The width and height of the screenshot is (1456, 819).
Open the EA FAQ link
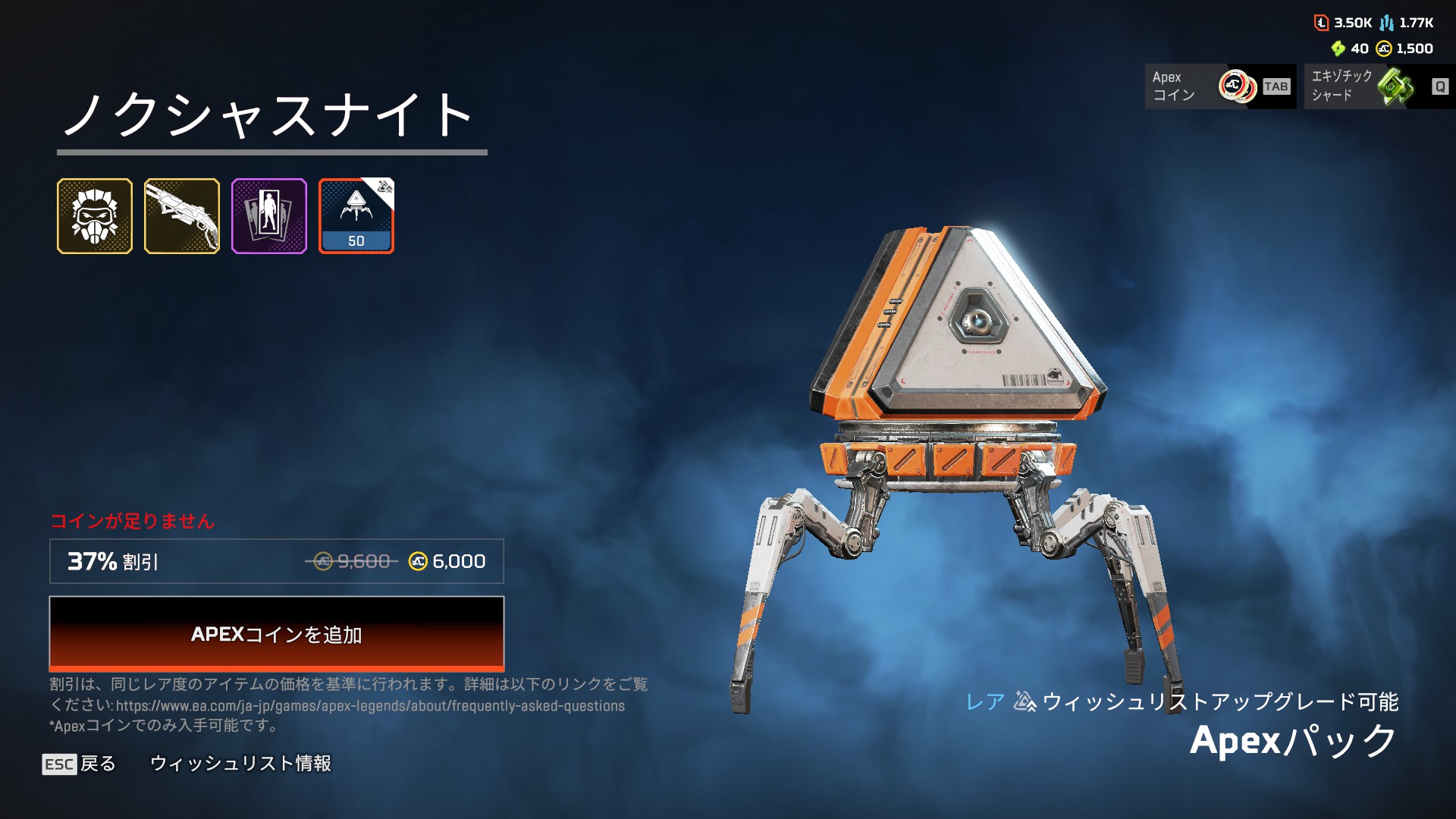click(x=370, y=706)
